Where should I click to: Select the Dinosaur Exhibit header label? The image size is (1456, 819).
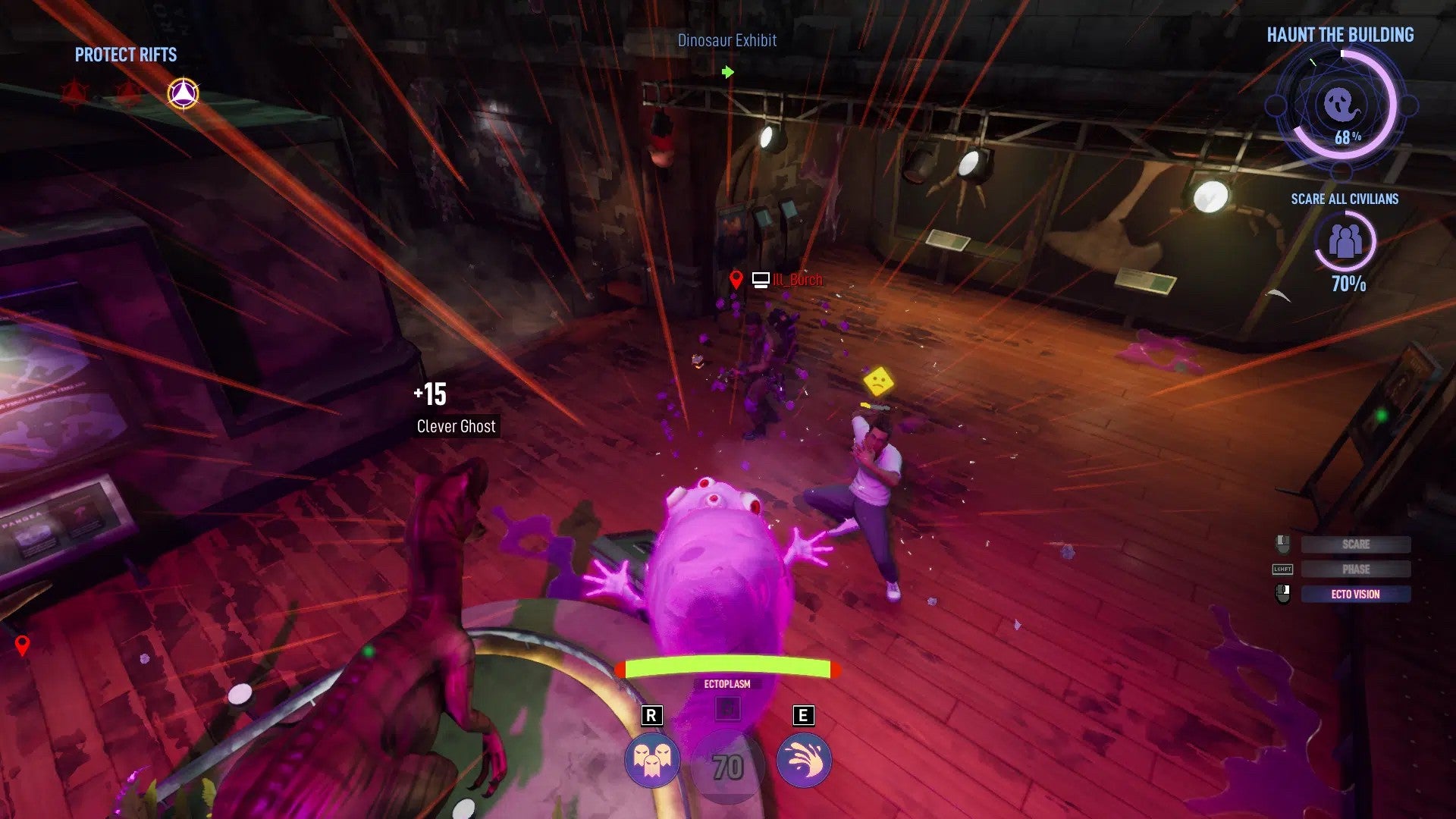click(727, 40)
